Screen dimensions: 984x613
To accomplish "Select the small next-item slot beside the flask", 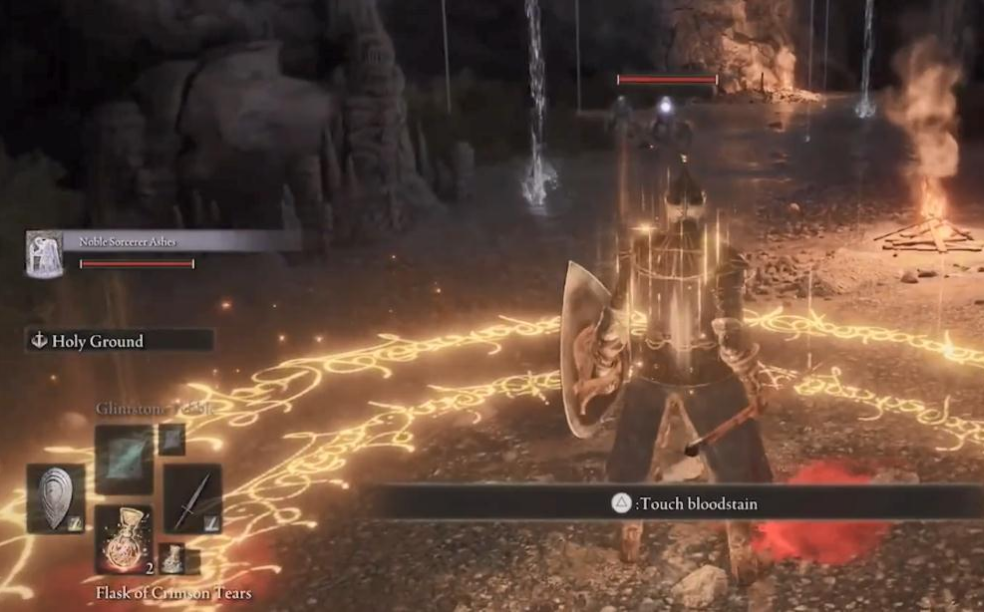I will coord(173,558).
